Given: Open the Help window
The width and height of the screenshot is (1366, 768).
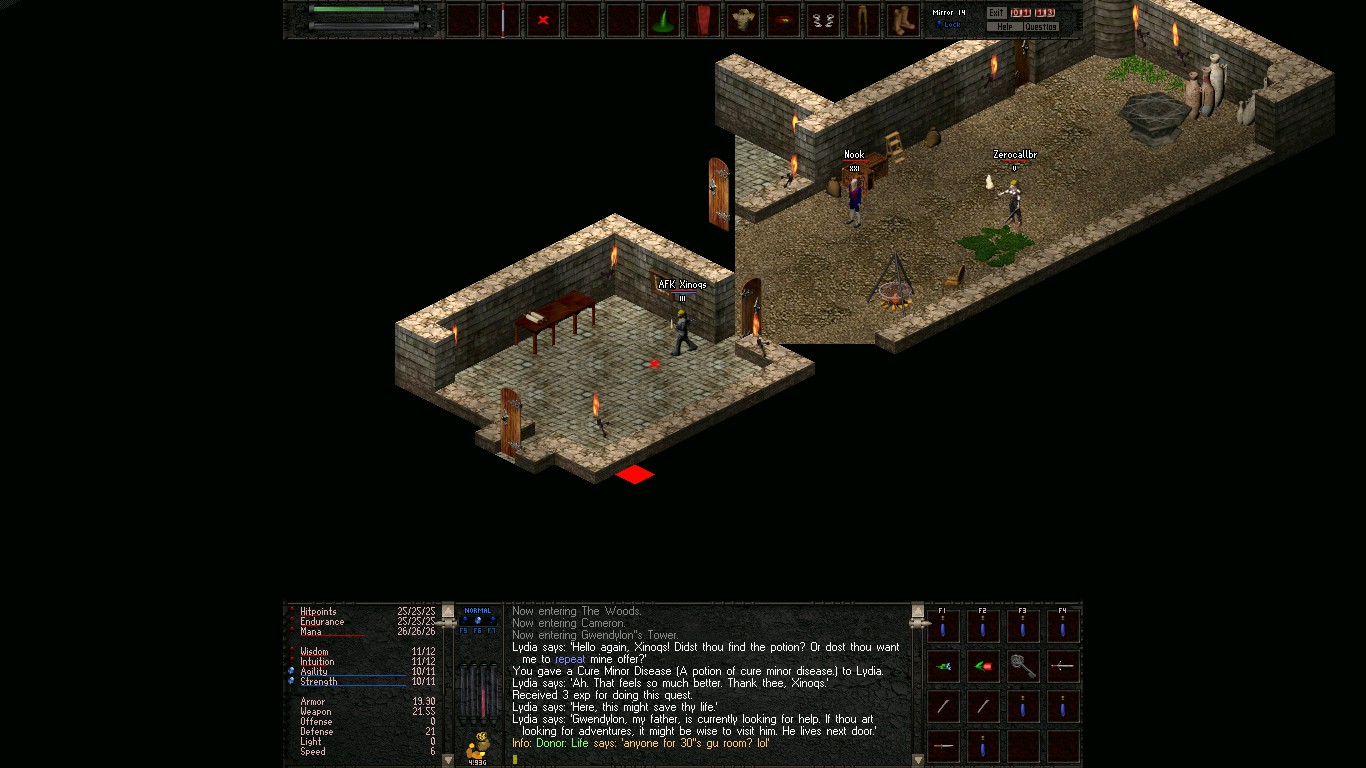Looking at the screenshot, I should [1005, 26].
